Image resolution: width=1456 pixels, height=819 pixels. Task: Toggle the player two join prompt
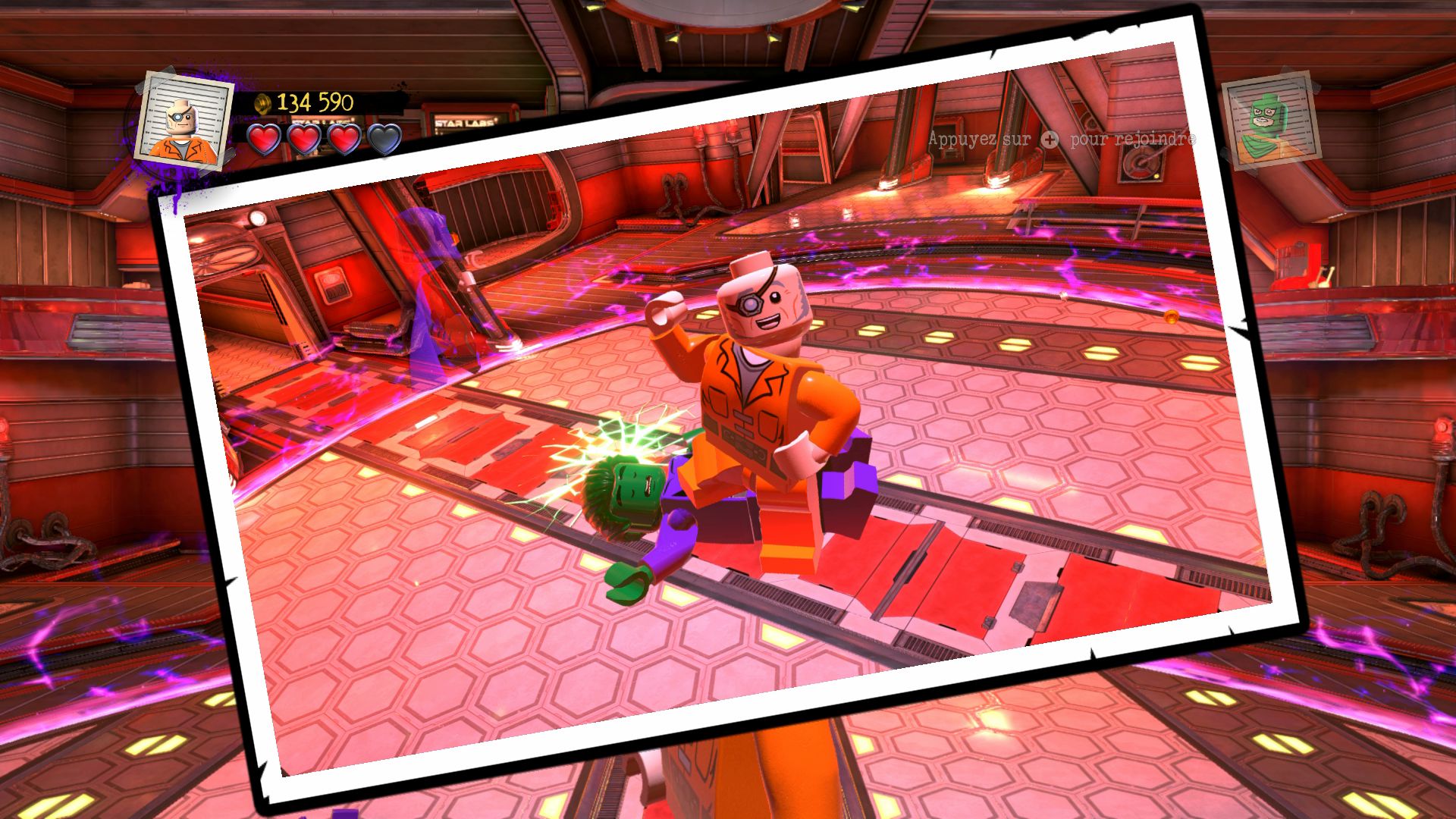coord(1062,140)
